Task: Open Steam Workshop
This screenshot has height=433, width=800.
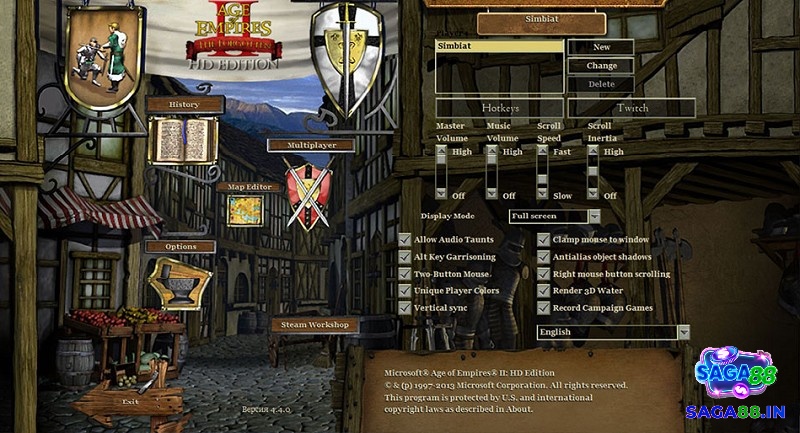Action: (314, 325)
